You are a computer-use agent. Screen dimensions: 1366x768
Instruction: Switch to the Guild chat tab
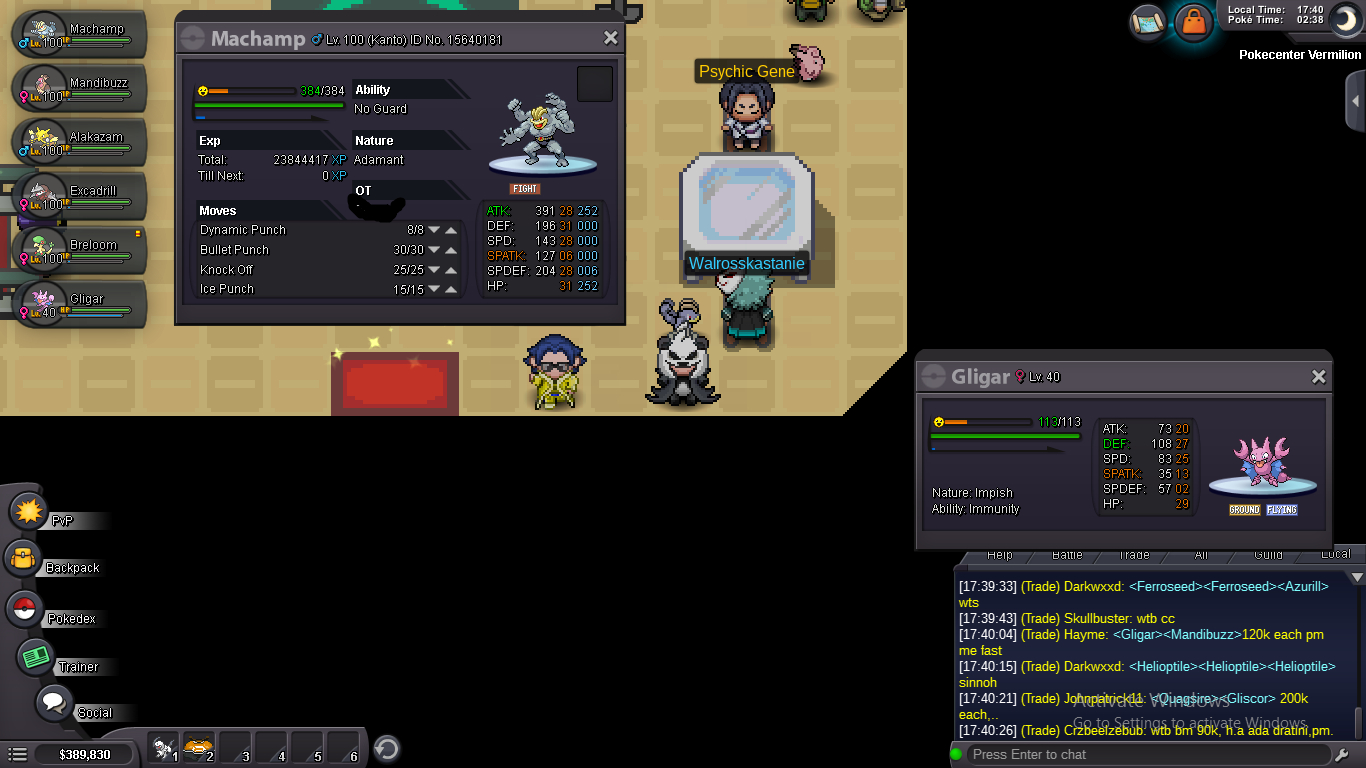point(1268,555)
